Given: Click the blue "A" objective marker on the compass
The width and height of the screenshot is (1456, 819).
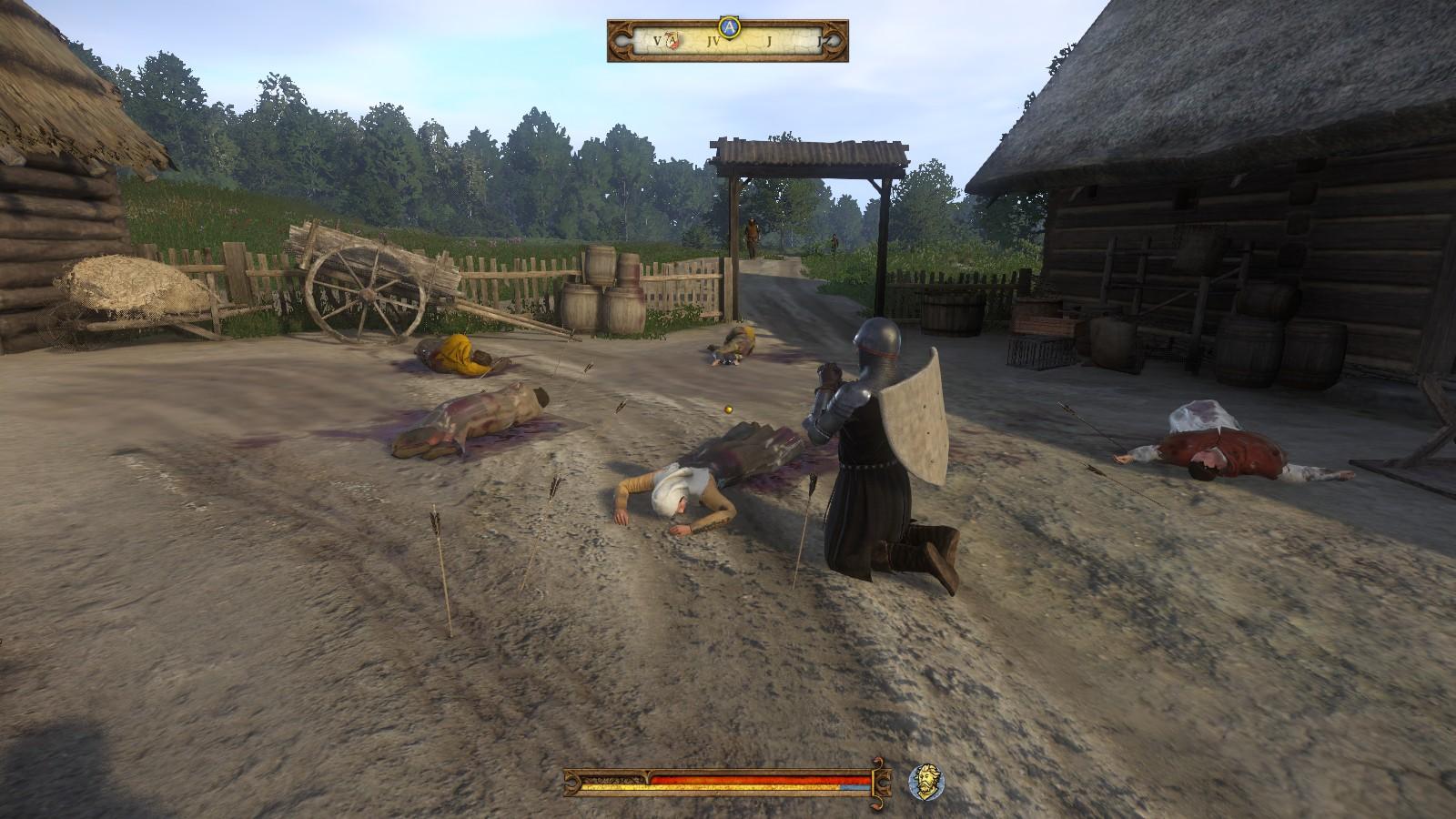Looking at the screenshot, I should pos(729,26).
